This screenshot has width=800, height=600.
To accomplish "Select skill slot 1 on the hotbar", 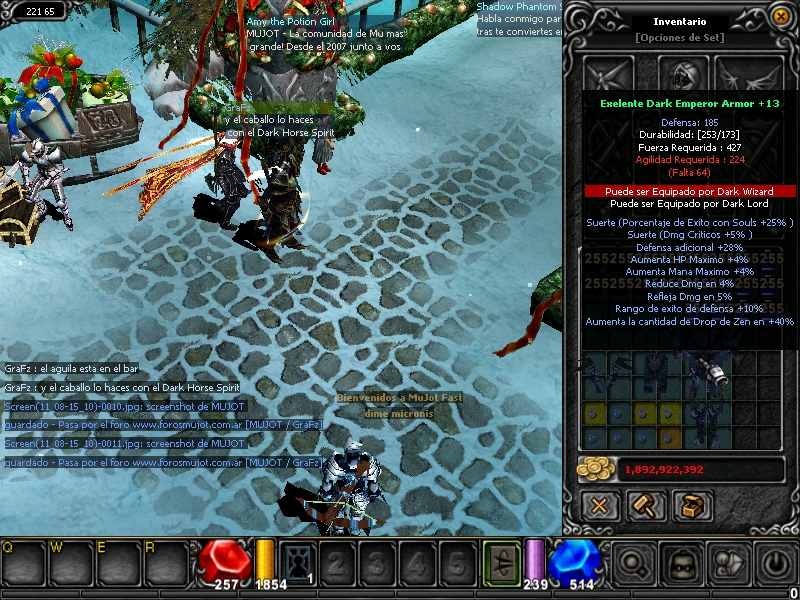I will point(298,565).
